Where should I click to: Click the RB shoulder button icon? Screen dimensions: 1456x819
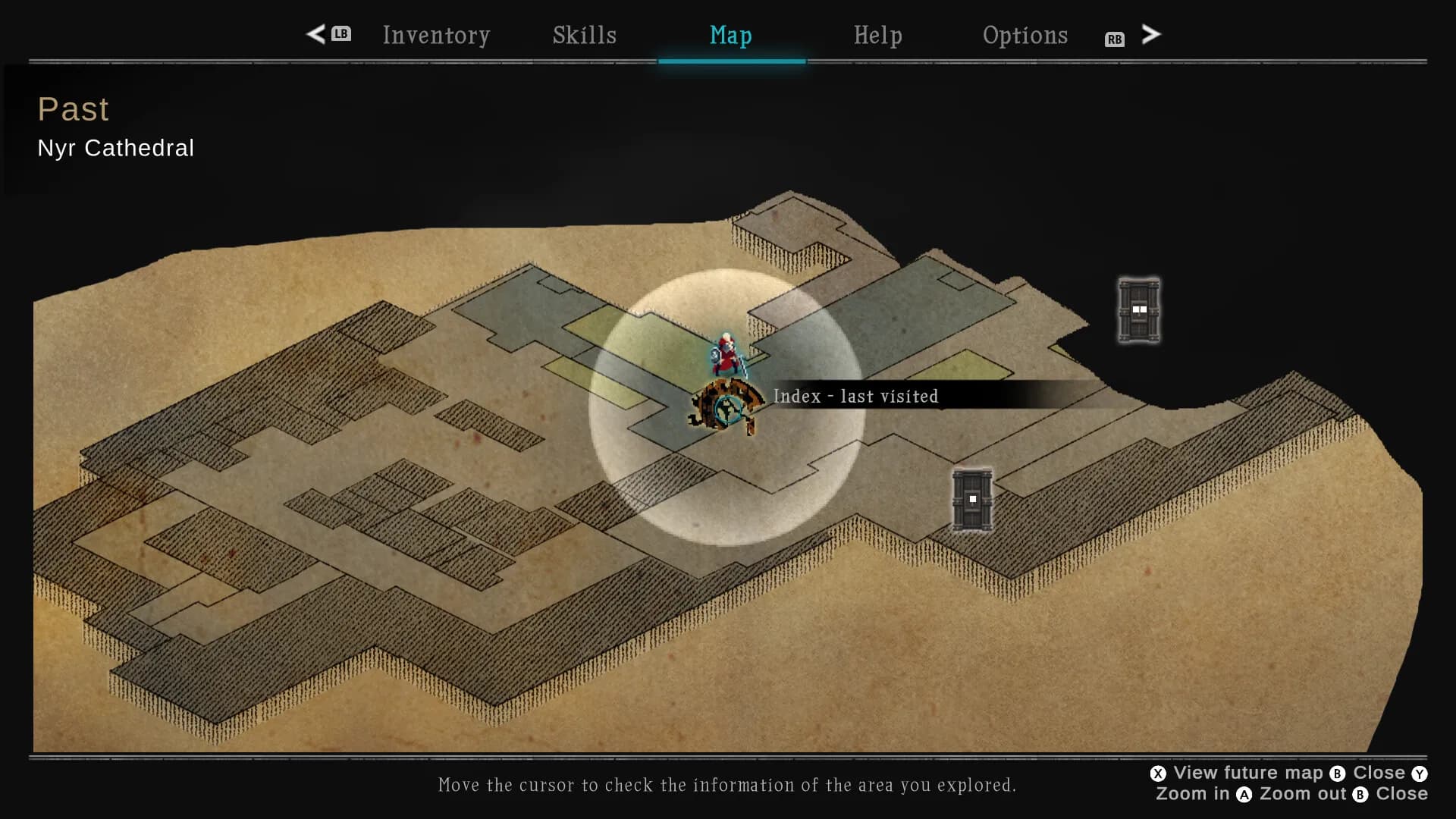[1113, 39]
